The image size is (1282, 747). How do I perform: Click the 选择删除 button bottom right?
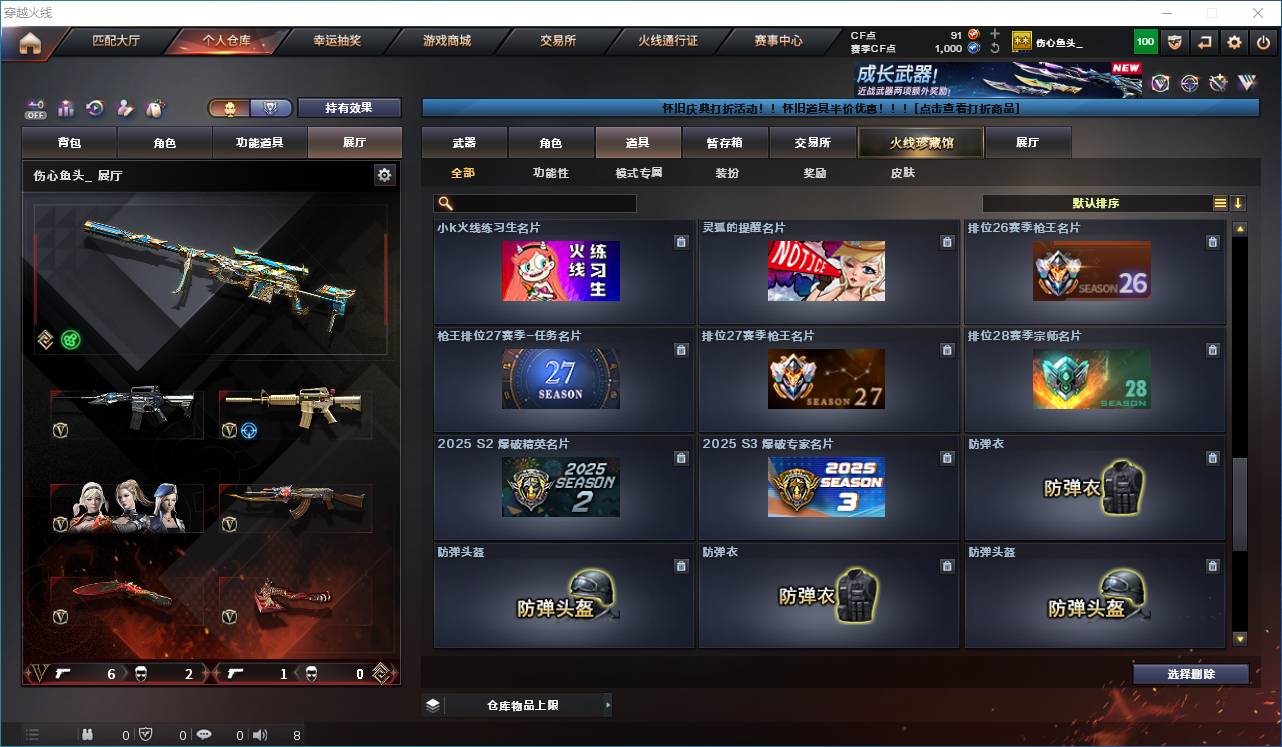1190,673
